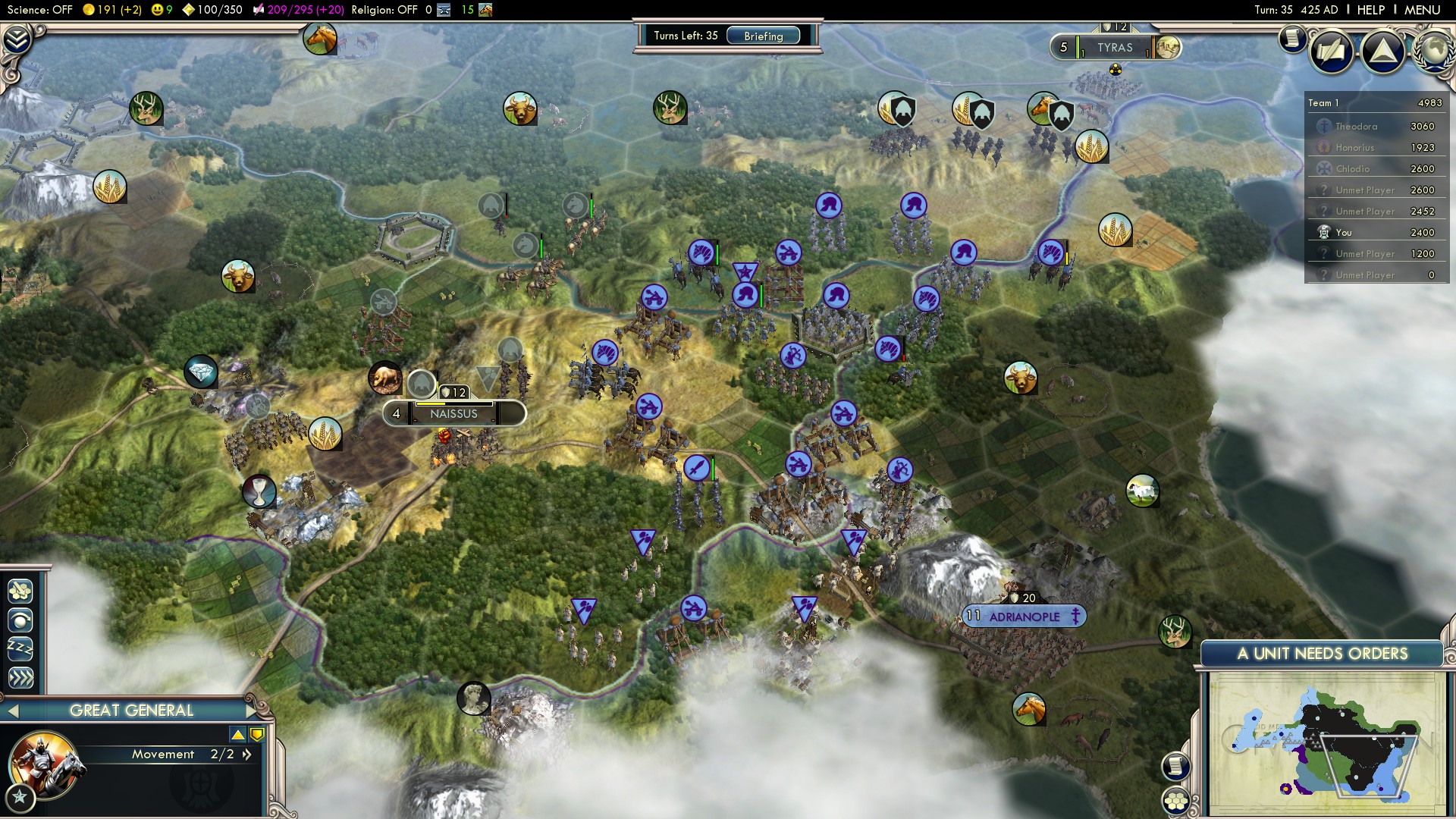This screenshot has width=1456, height=819.
Task: Put the Great General to sleep
Action: pyautogui.click(x=20, y=649)
